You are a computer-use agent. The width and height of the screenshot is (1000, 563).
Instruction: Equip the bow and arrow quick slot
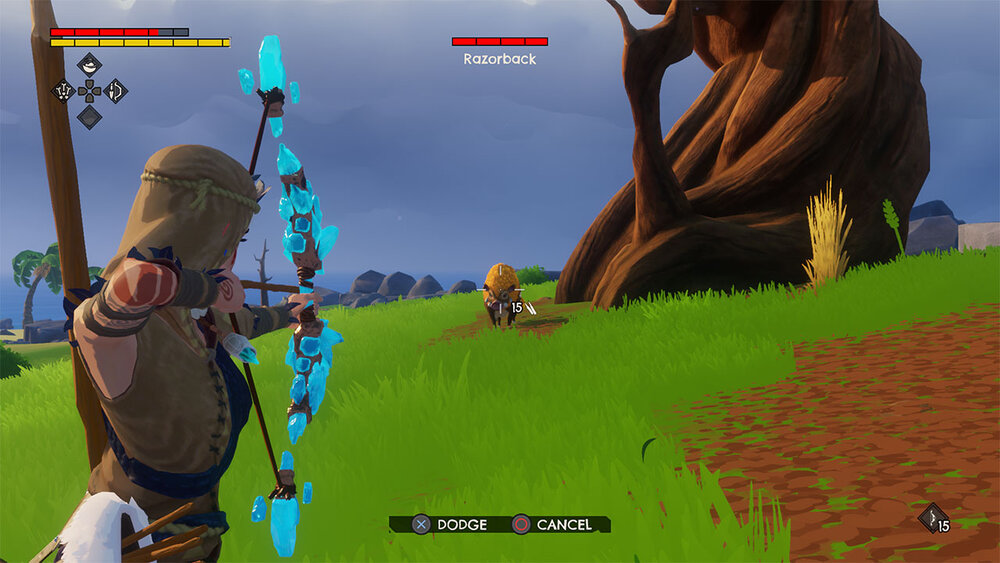pyautogui.click(x=116, y=91)
